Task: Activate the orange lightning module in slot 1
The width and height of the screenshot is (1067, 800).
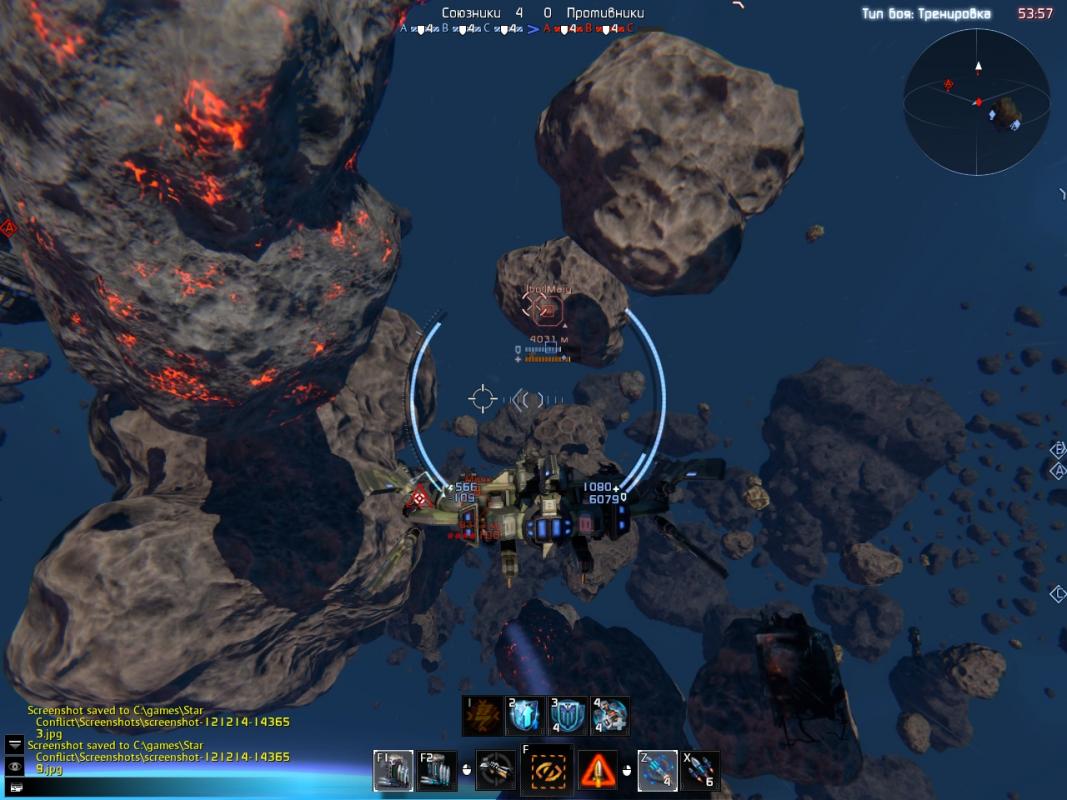Action: coord(482,716)
